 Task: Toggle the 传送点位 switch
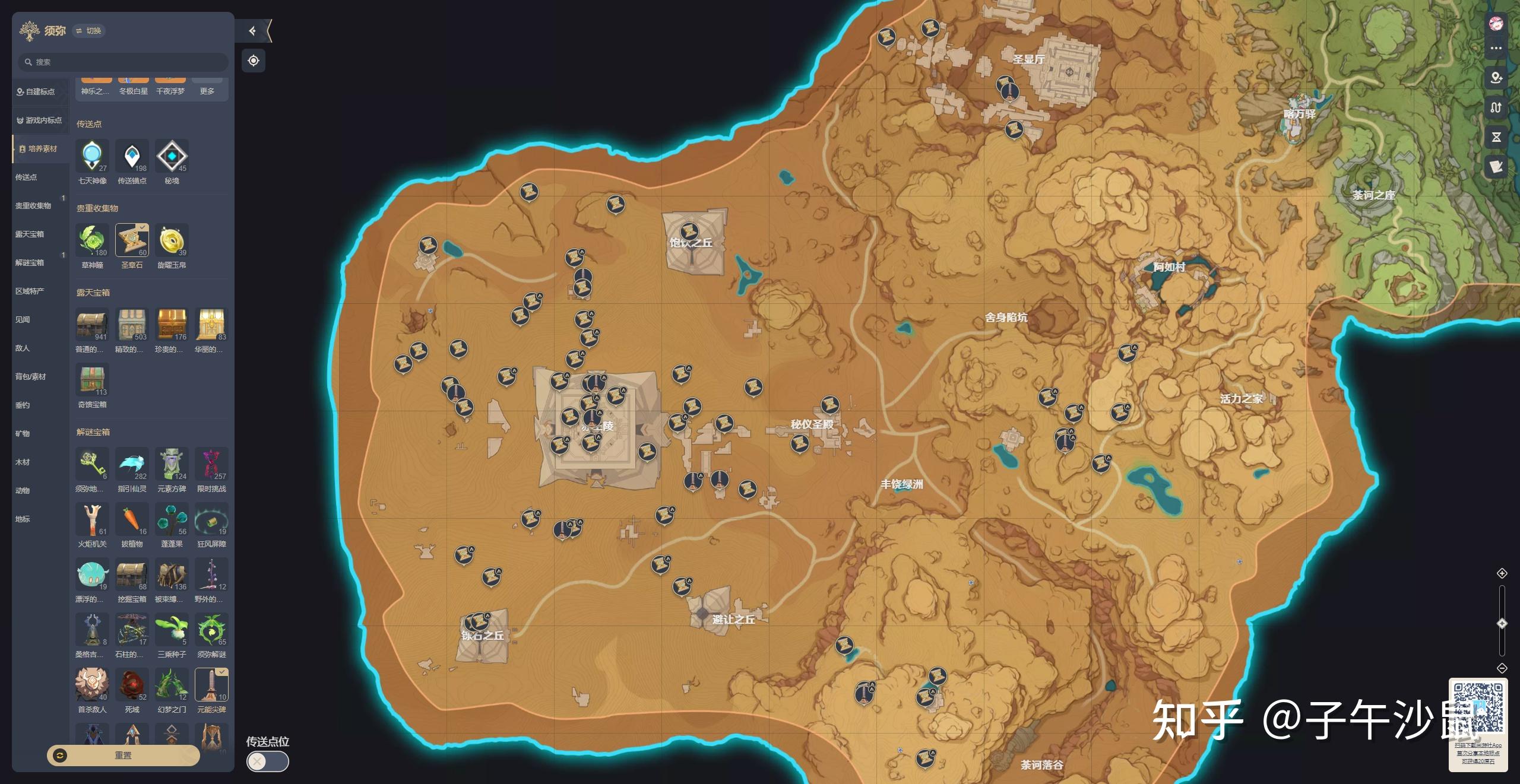coord(268,761)
